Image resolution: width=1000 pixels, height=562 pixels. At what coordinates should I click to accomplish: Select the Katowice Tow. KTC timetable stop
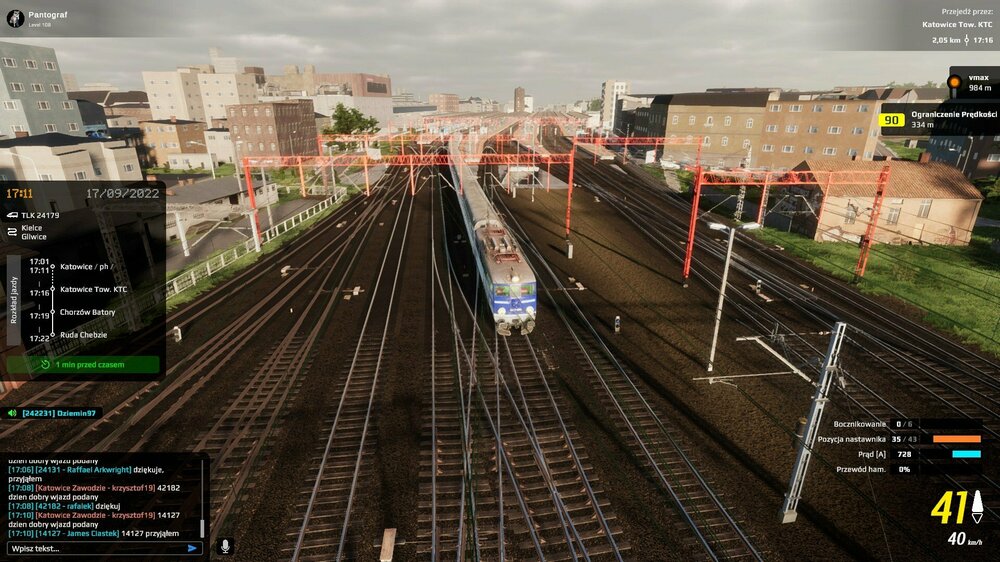[93, 289]
